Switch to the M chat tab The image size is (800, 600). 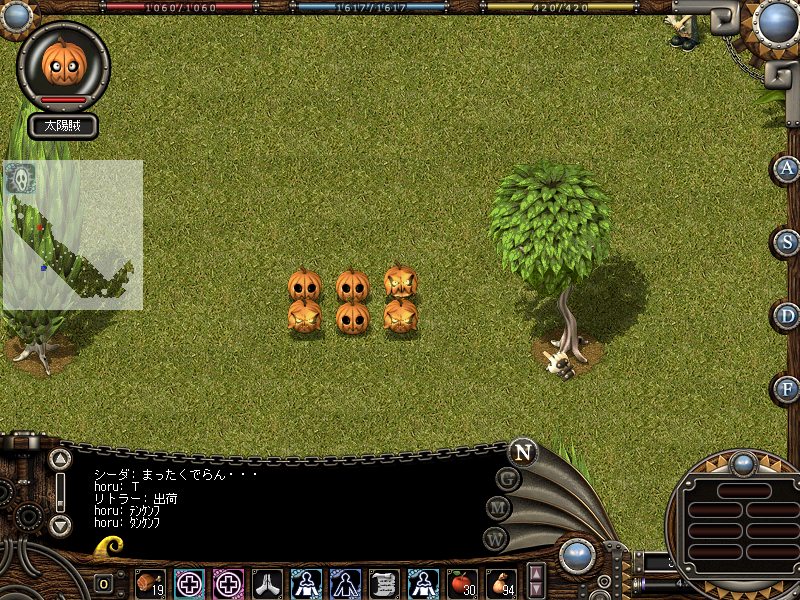(x=499, y=508)
